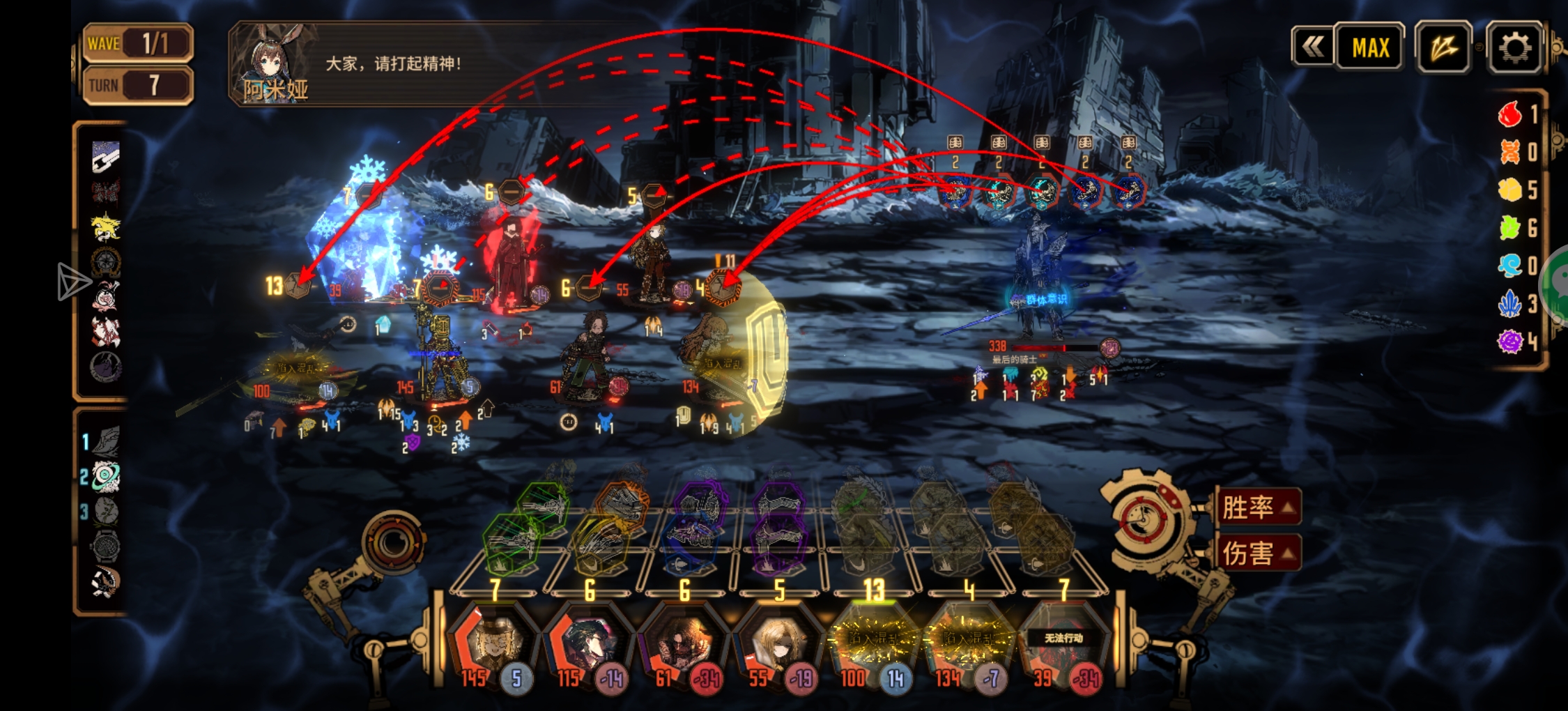Select the 胜率 (win rate) auto-pick button
This screenshot has width=1568, height=711.
click(1259, 507)
